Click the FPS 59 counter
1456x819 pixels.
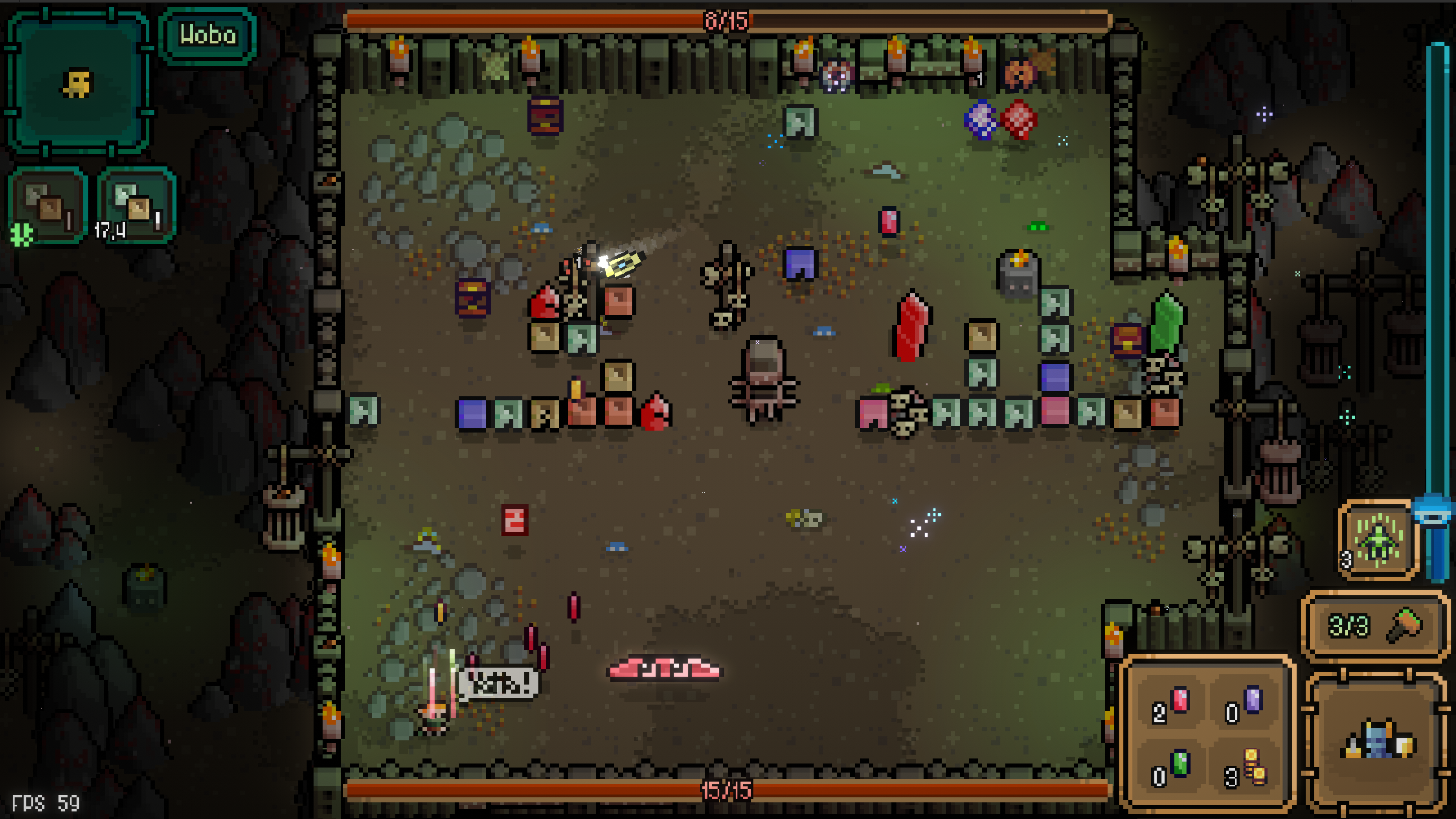click(43, 801)
